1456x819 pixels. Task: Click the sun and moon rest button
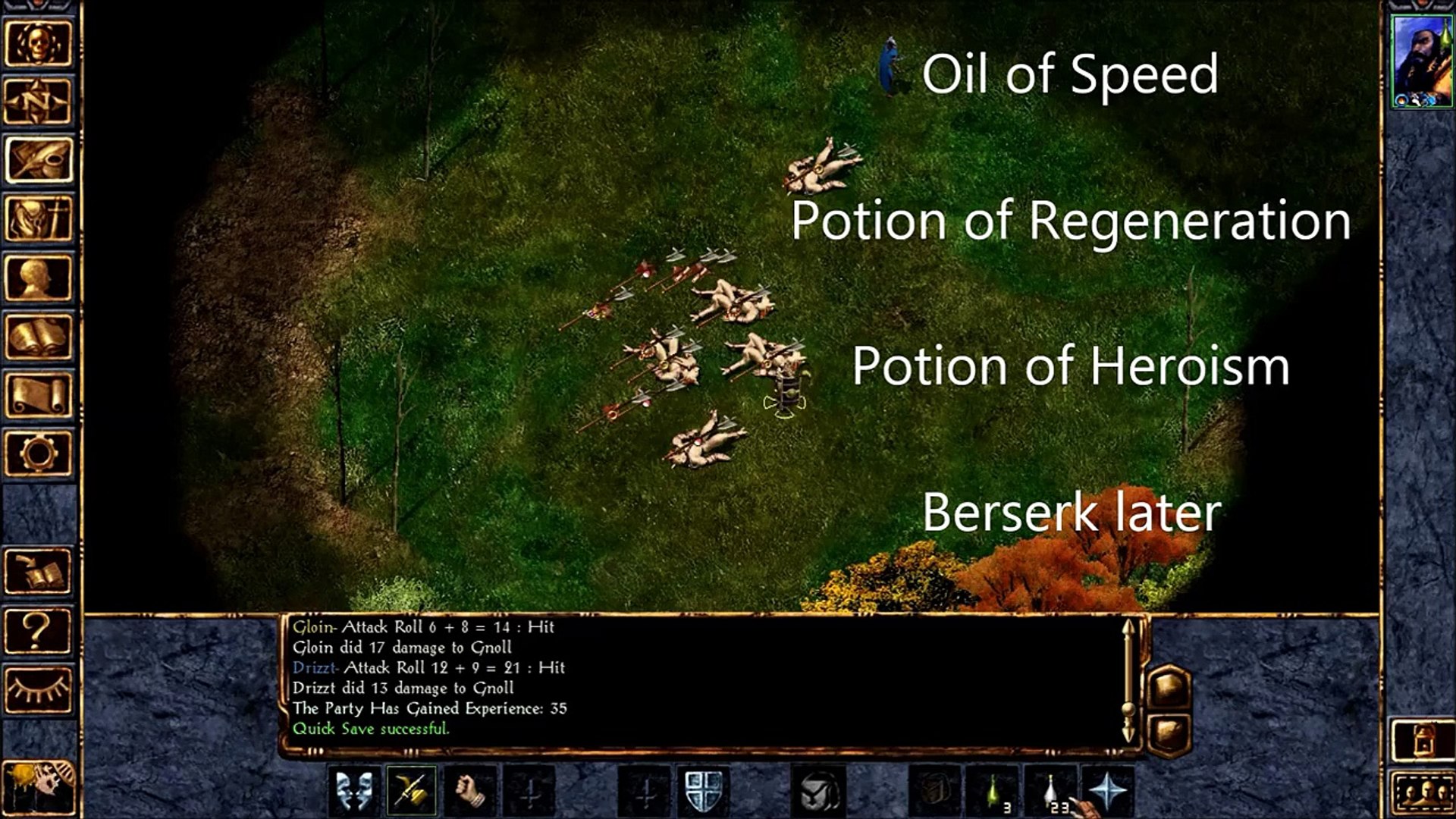39,789
